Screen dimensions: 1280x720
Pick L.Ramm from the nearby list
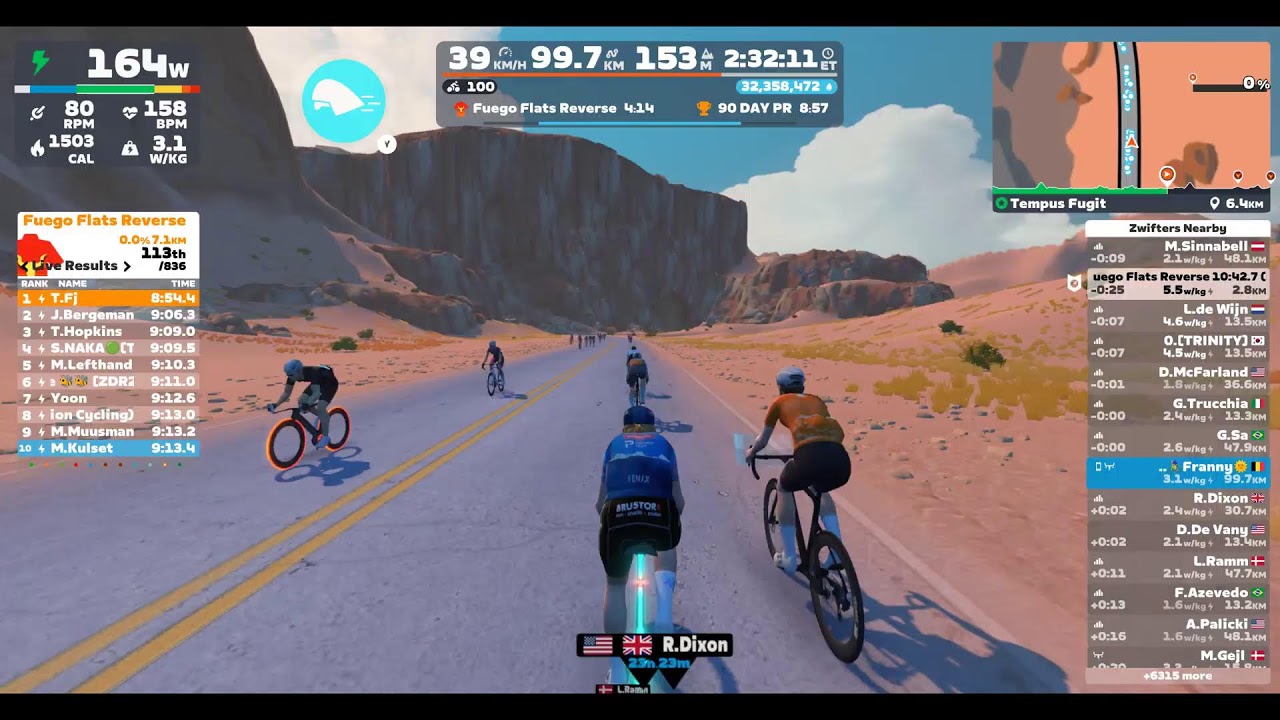tap(1177, 567)
